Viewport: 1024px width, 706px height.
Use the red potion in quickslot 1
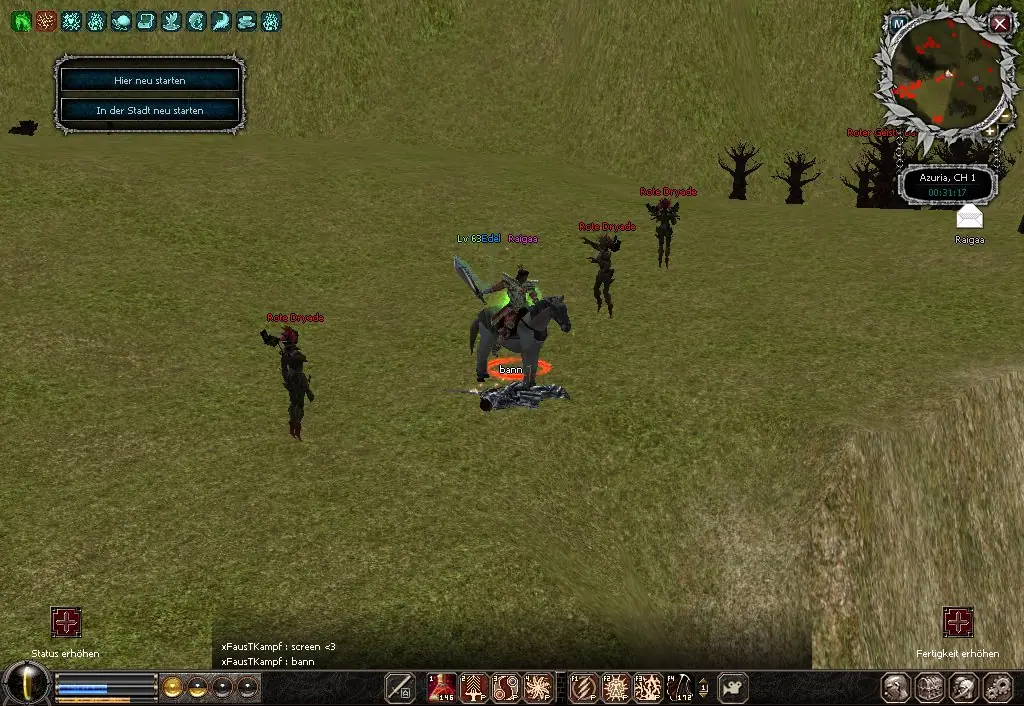[x=442, y=687]
